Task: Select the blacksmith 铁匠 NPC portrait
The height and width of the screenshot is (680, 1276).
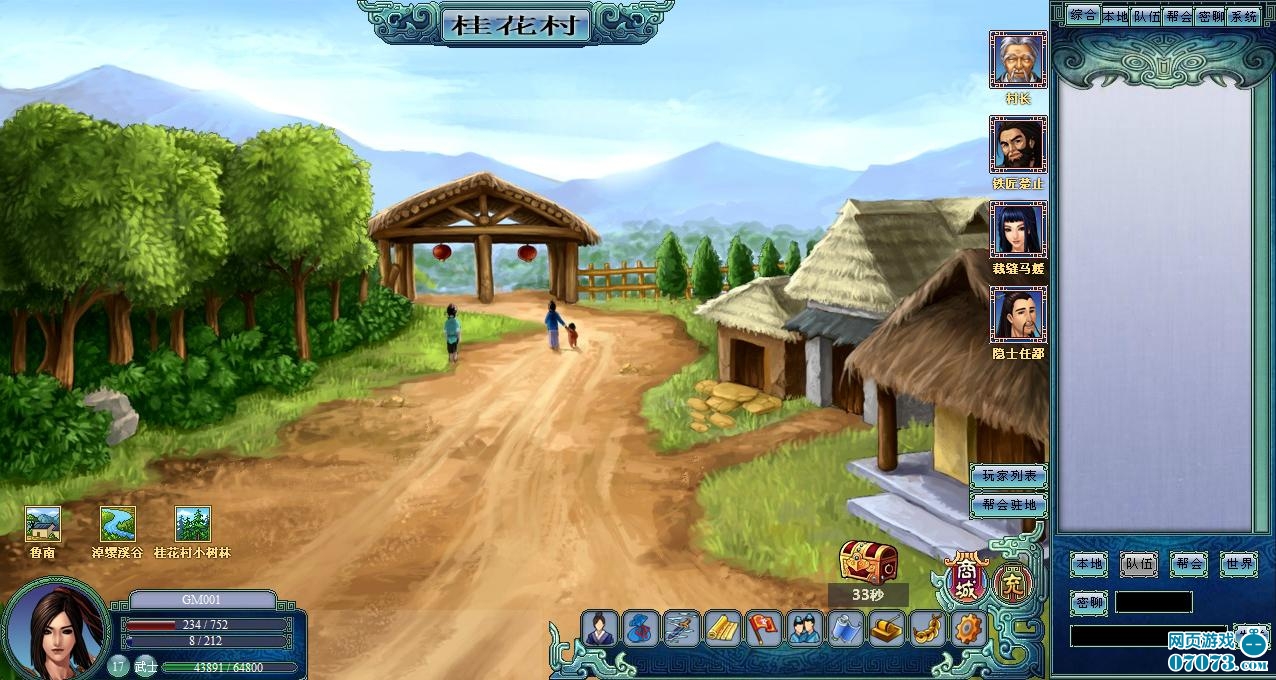Action: (1017, 145)
